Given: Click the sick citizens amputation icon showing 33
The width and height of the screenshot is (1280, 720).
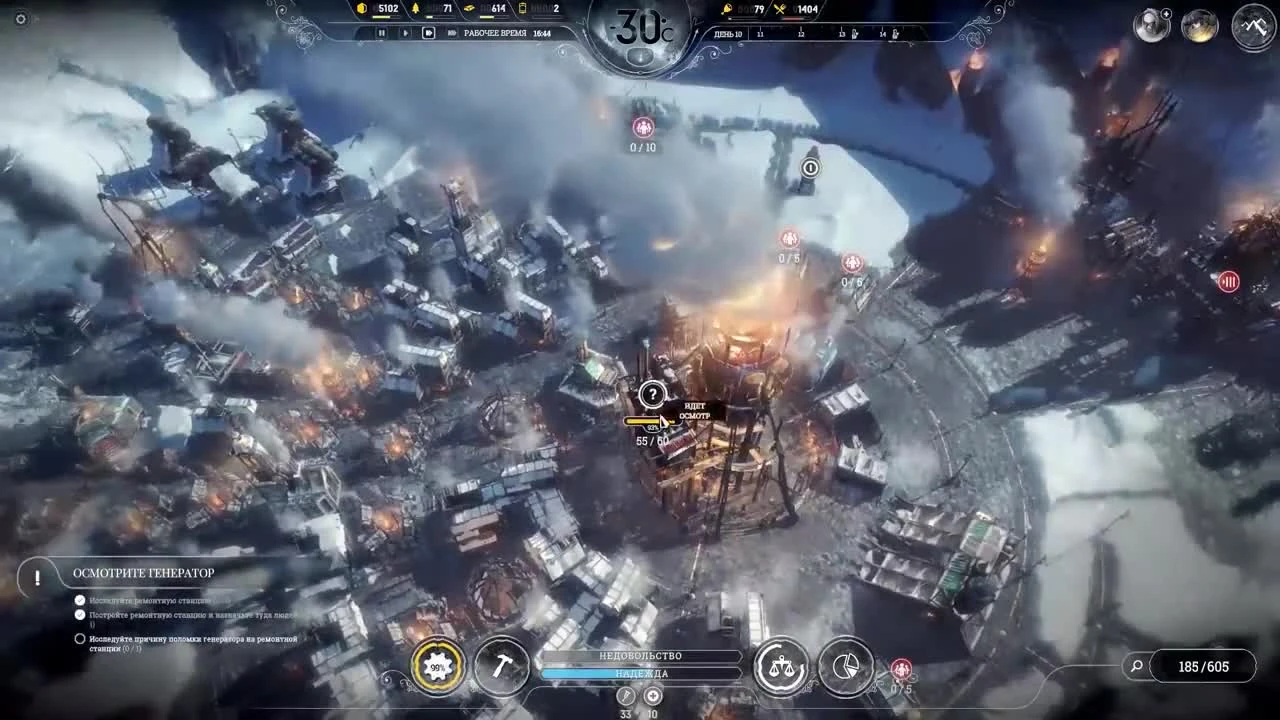Looking at the screenshot, I should [625, 696].
